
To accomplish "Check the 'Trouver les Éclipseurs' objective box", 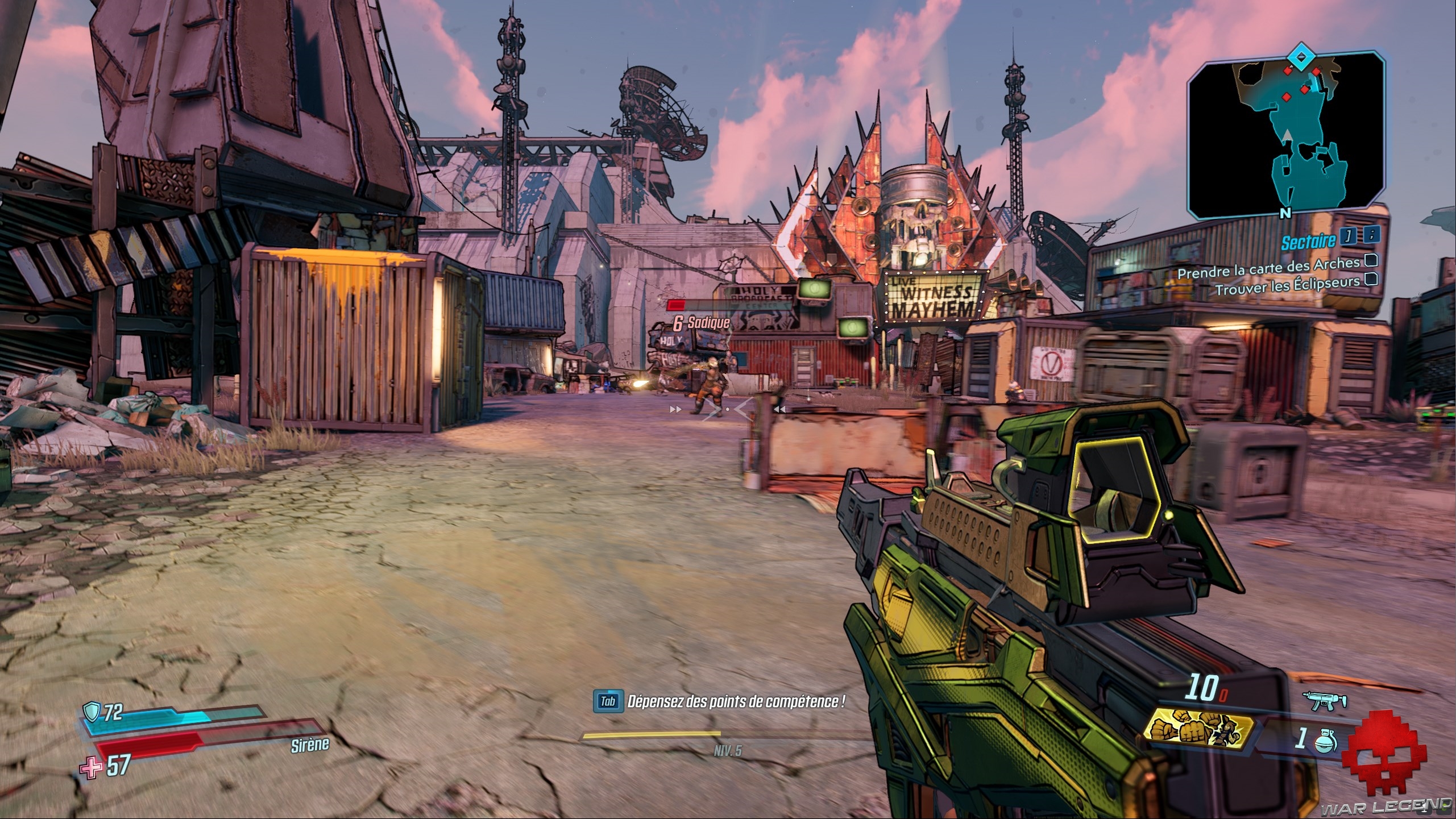I will click(x=1371, y=279).
